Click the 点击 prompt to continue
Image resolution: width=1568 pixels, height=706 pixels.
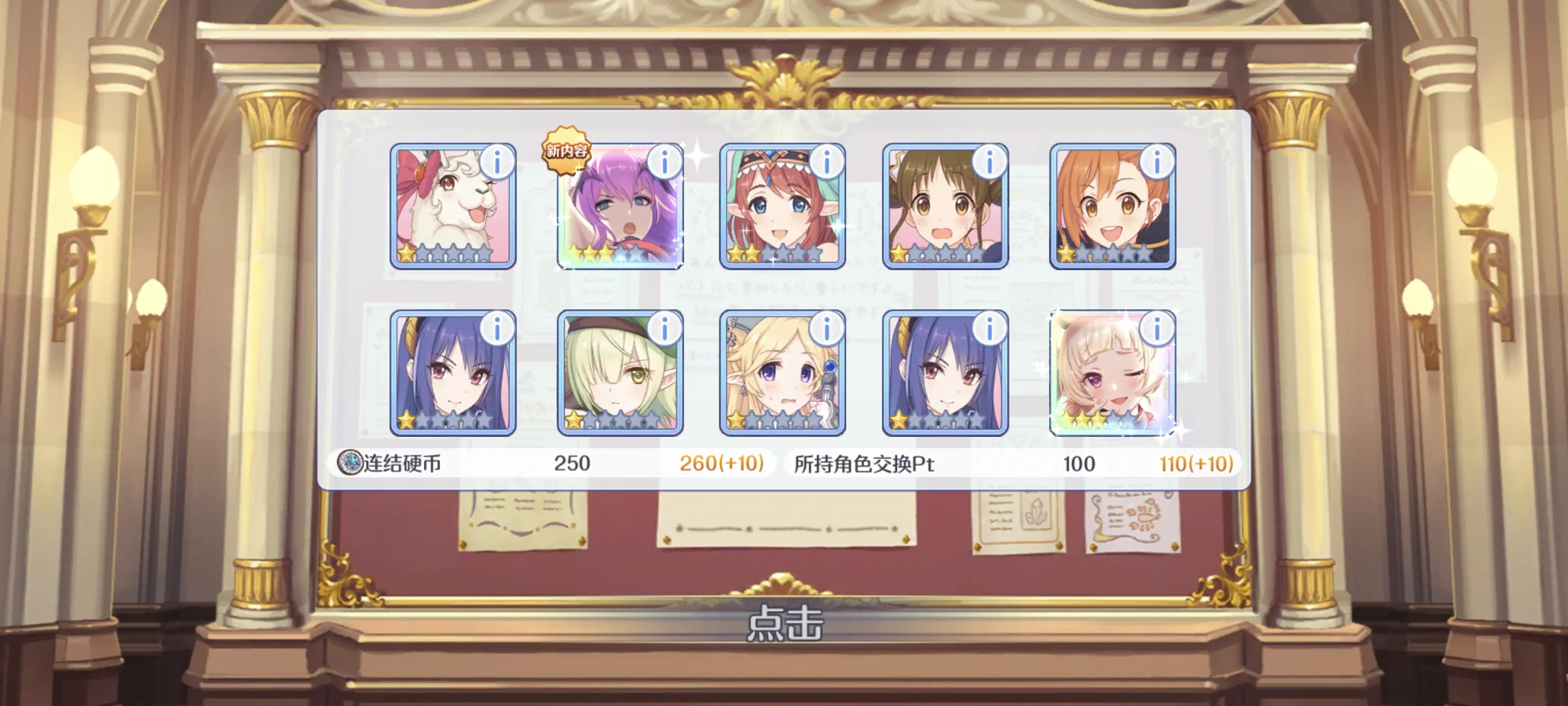tap(784, 623)
